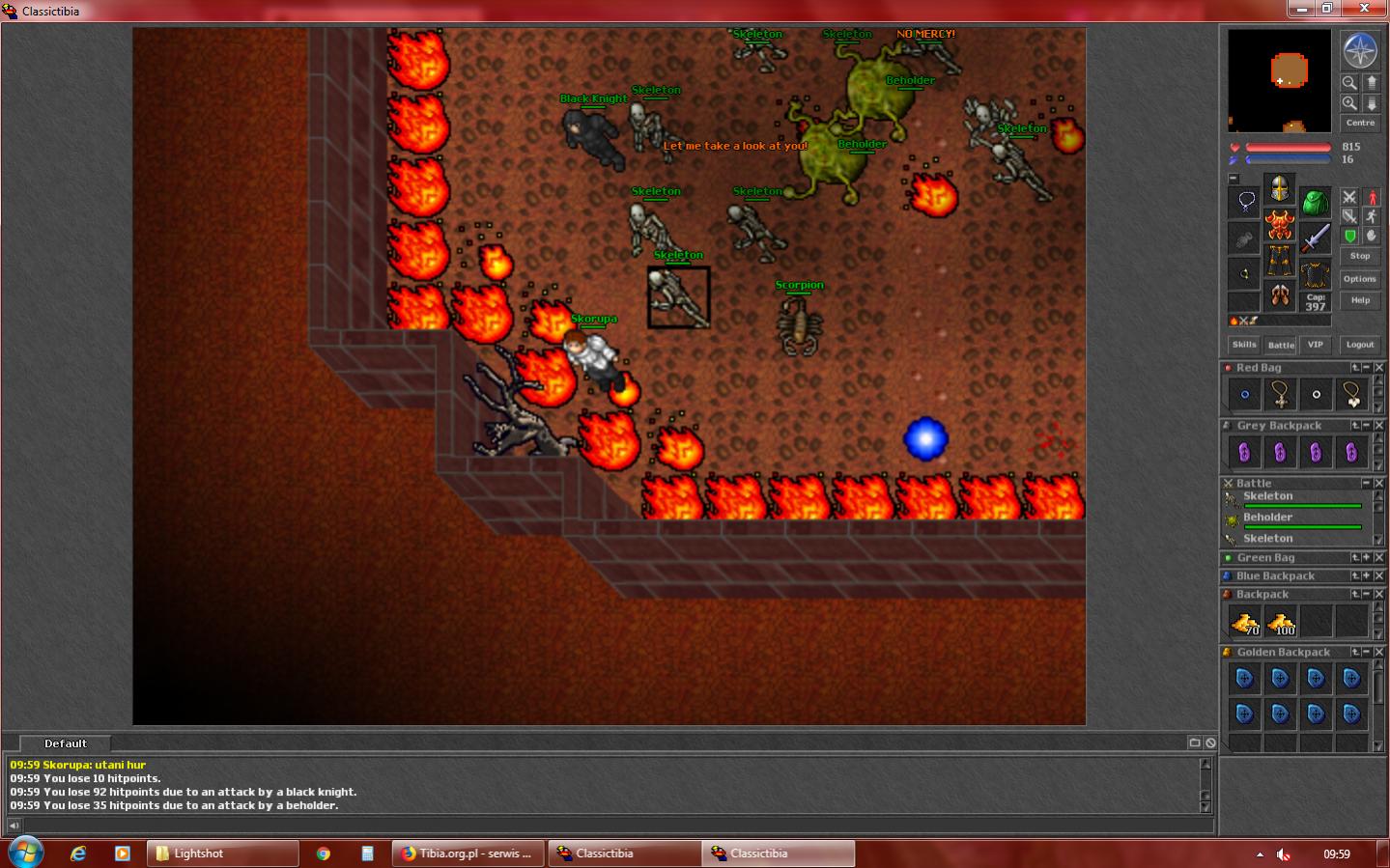Centre the minimap view
The image size is (1390, 868).
click(1360, 123)
